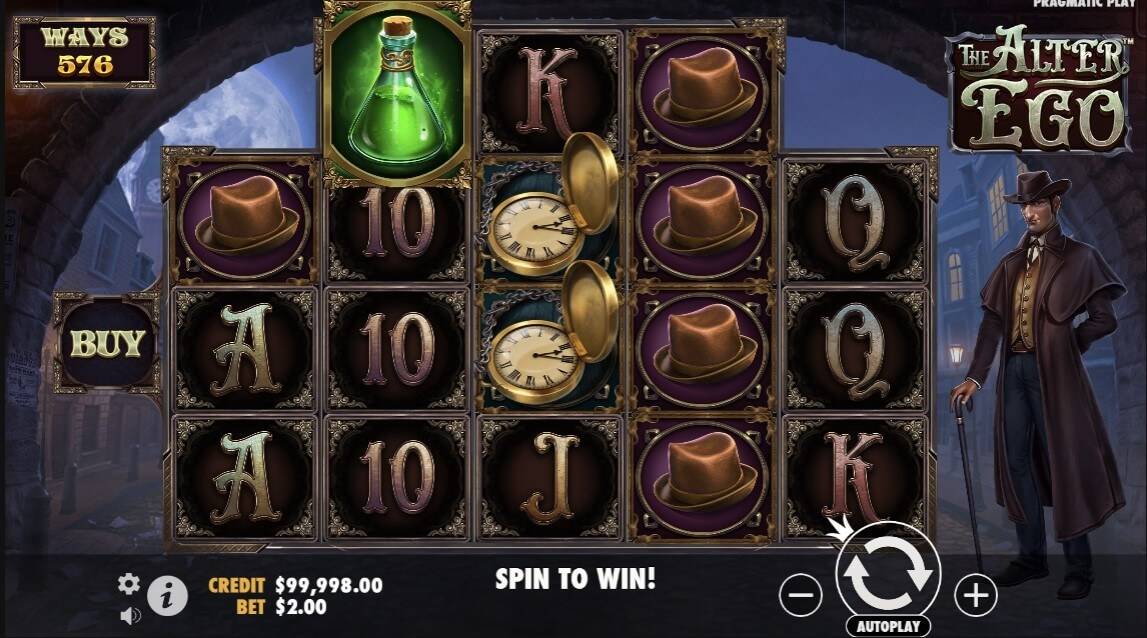Spin the reels with the circular arrow button
The height and width of the screenshot is (638, 1147).
(x=887, y=573)
